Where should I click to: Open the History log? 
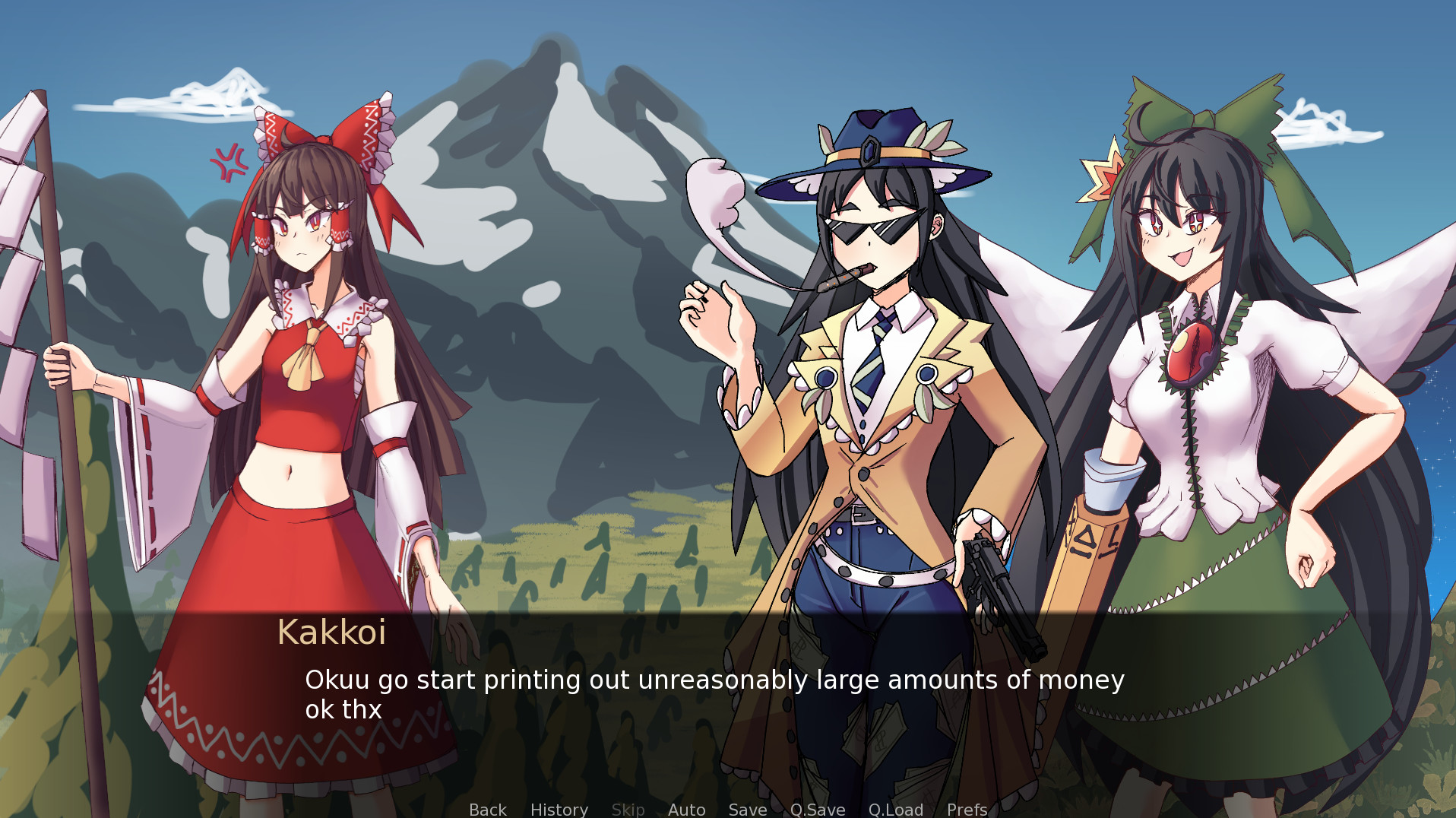(559, 809)
